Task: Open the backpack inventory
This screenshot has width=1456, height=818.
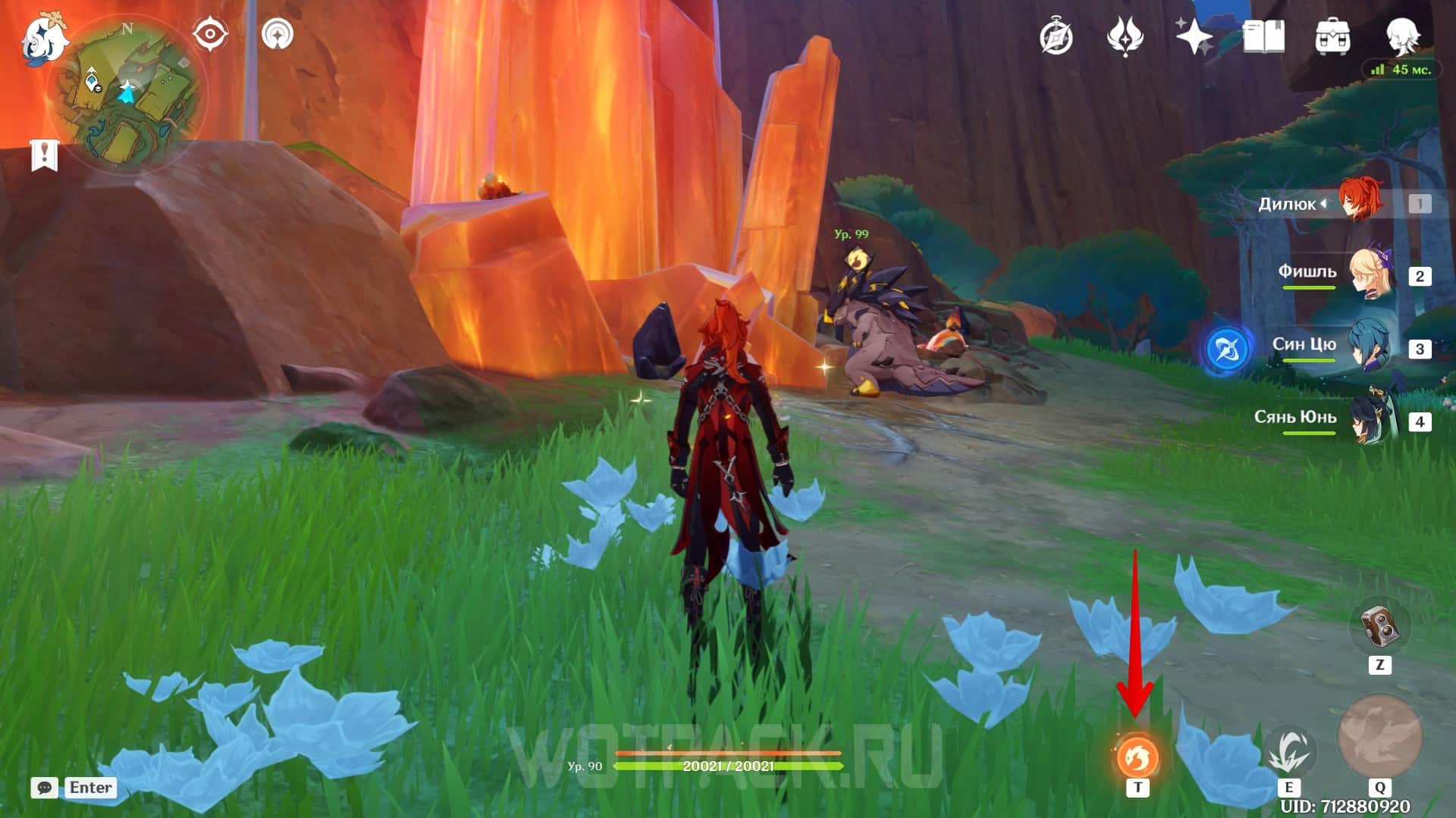Action: 1332,36
